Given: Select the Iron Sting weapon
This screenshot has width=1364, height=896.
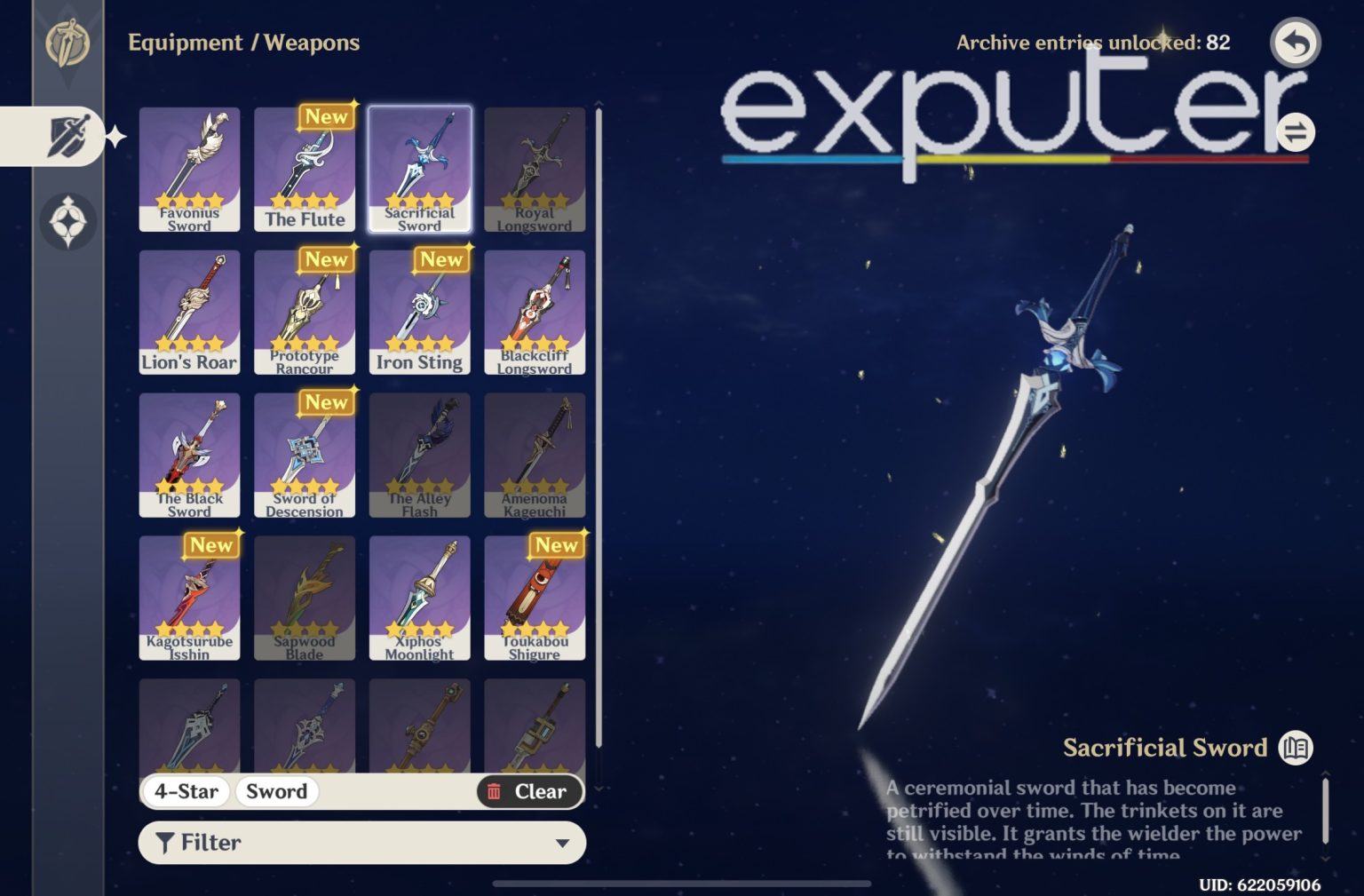Looking at the screenshot, I should tap(420, 311).
